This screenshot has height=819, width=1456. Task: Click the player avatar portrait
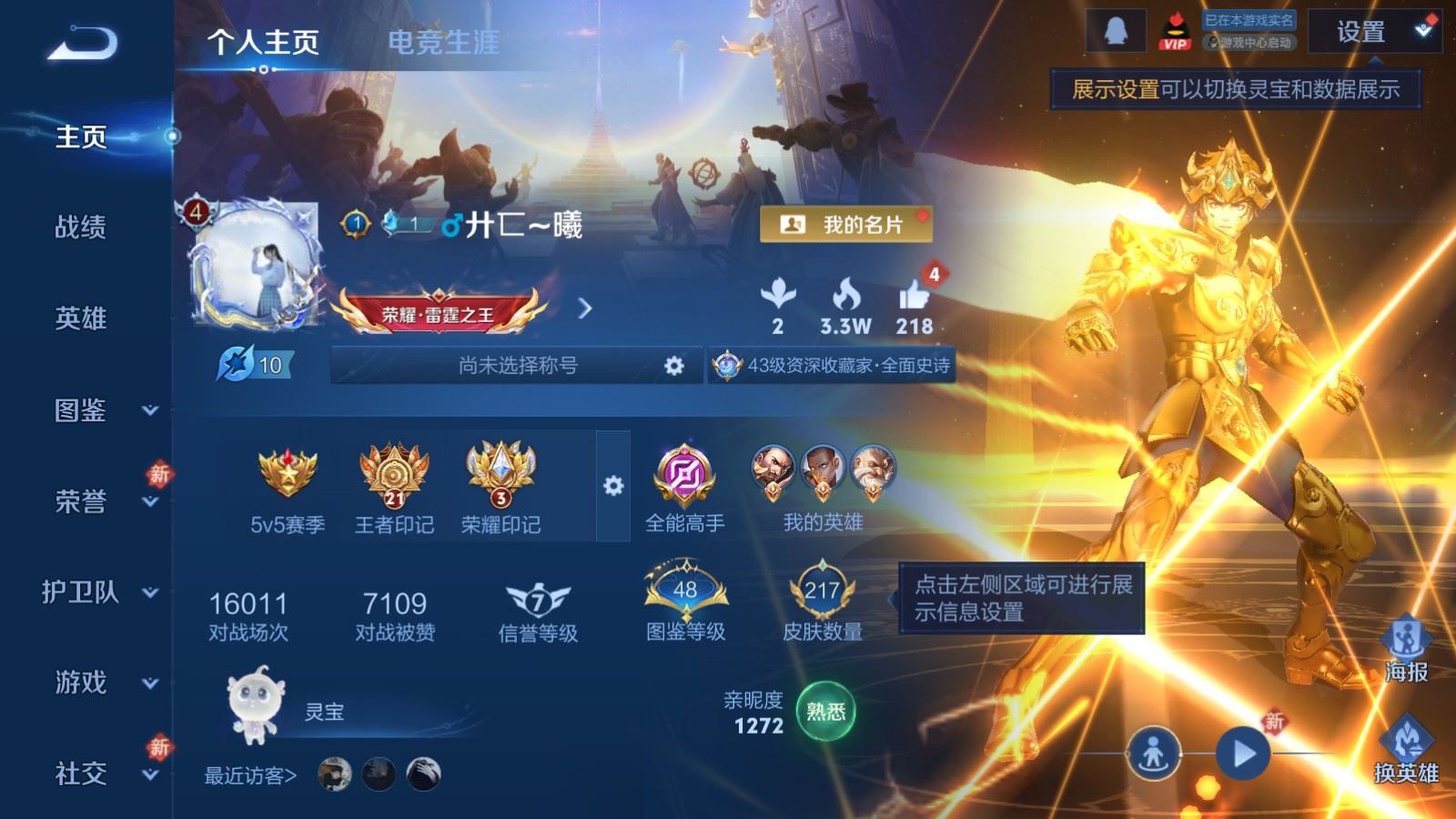256,265
